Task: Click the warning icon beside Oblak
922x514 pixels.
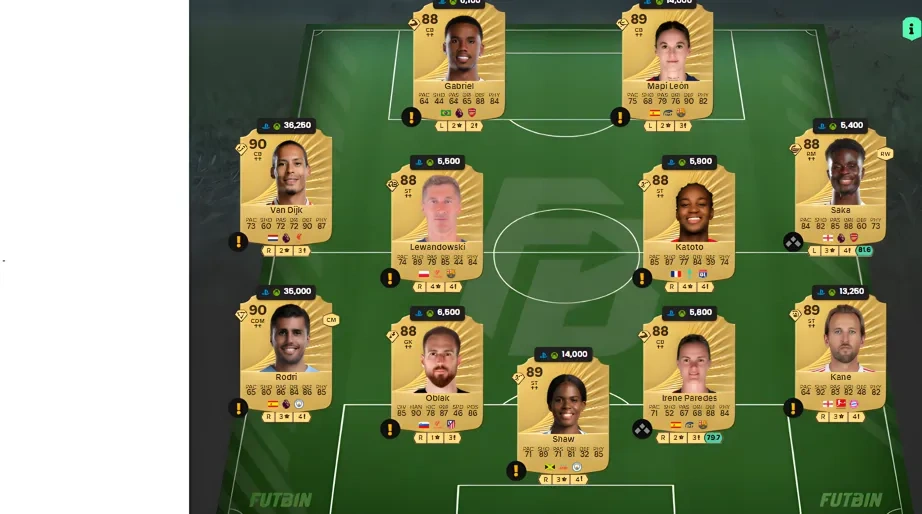Action: (x=390, y=428)
